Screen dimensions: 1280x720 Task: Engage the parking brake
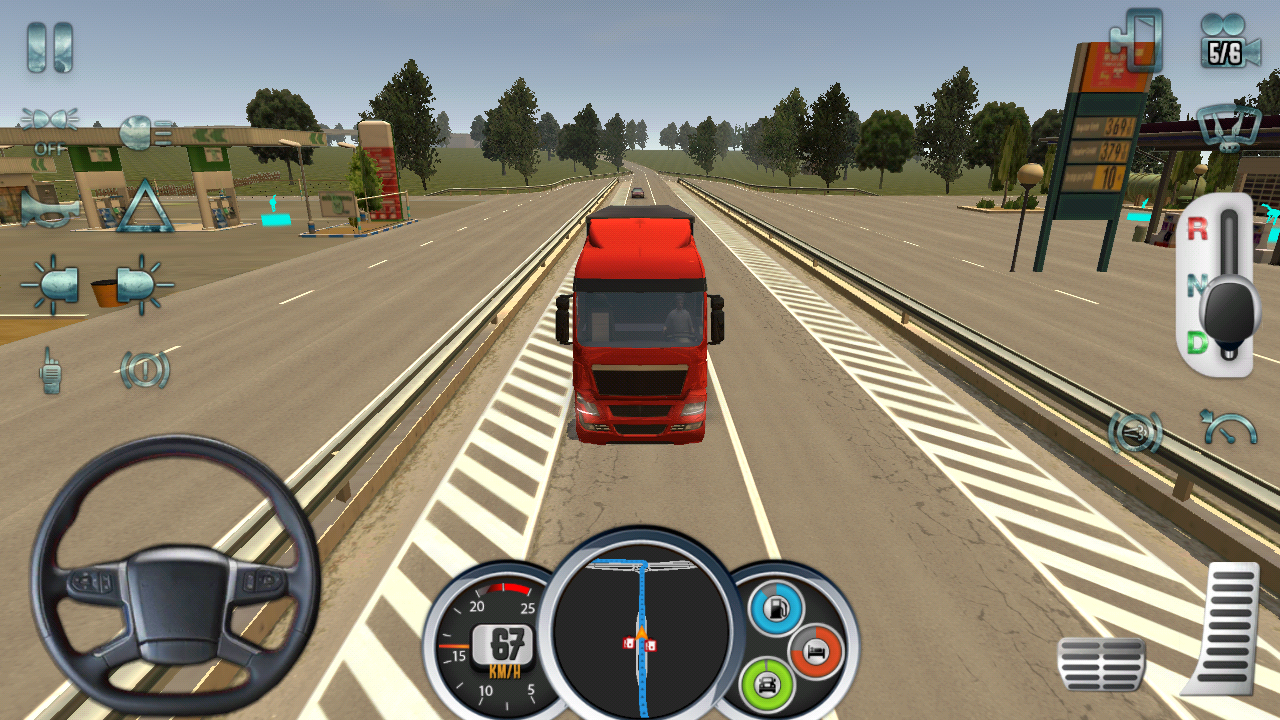(145, 370)
